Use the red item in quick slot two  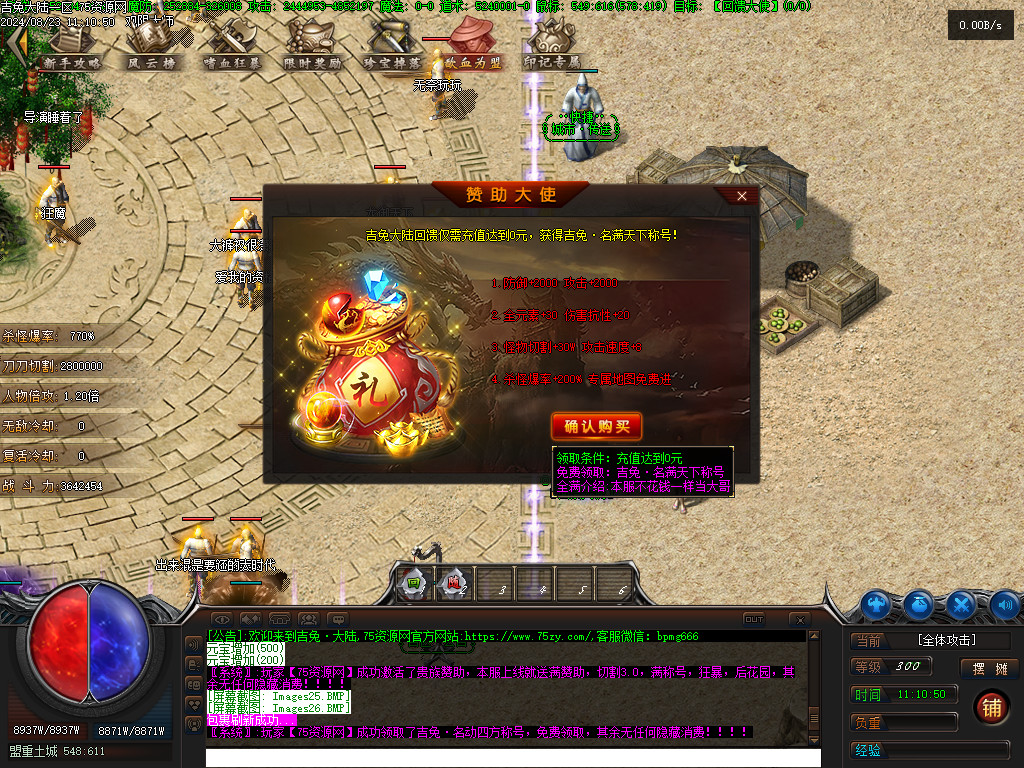(x=454, y=583)
